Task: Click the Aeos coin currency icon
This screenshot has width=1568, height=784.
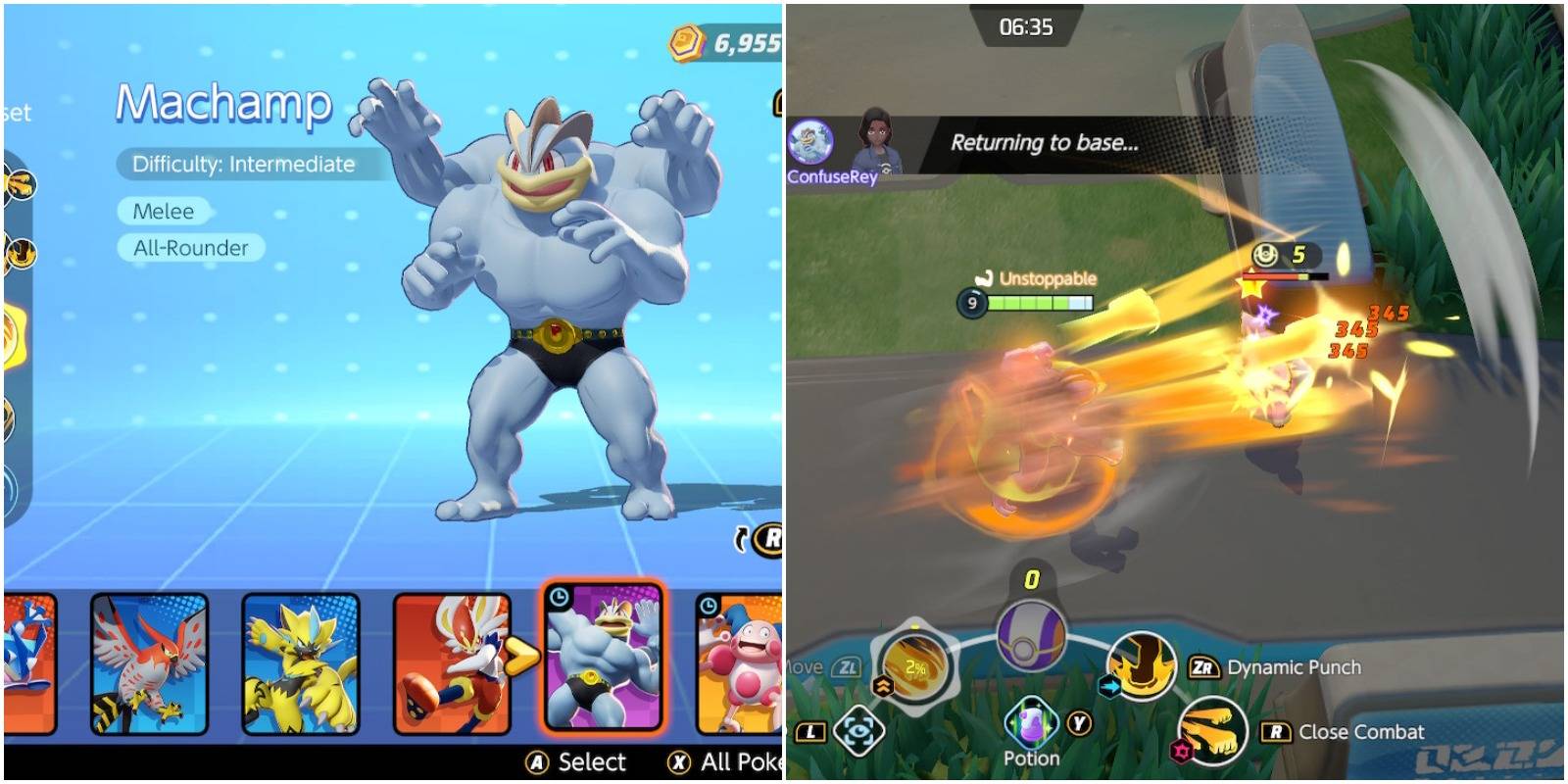Action: coord(686,39)
